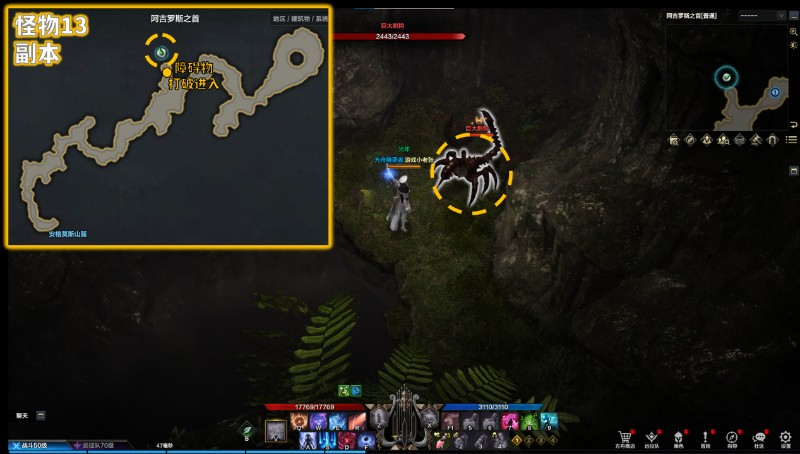Activate the D skill with red swirl
800x454 pixels.
(345, 438)
